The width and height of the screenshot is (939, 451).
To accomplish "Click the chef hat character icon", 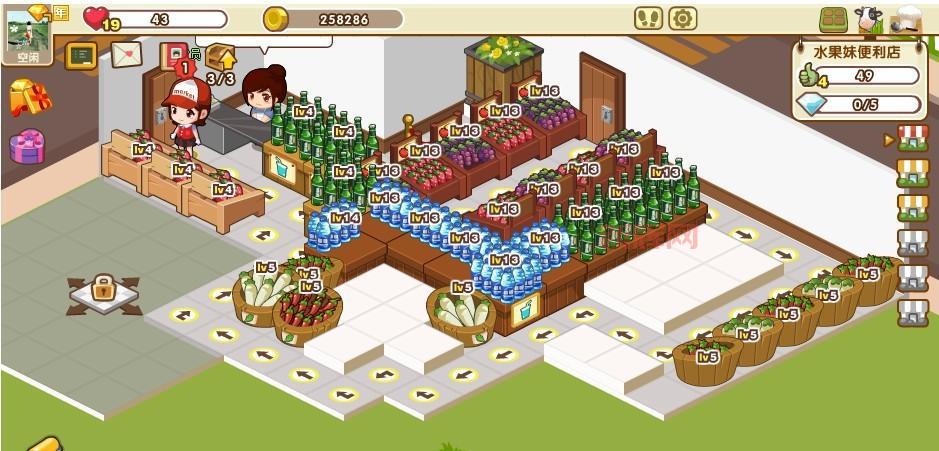I will [906, 19].
